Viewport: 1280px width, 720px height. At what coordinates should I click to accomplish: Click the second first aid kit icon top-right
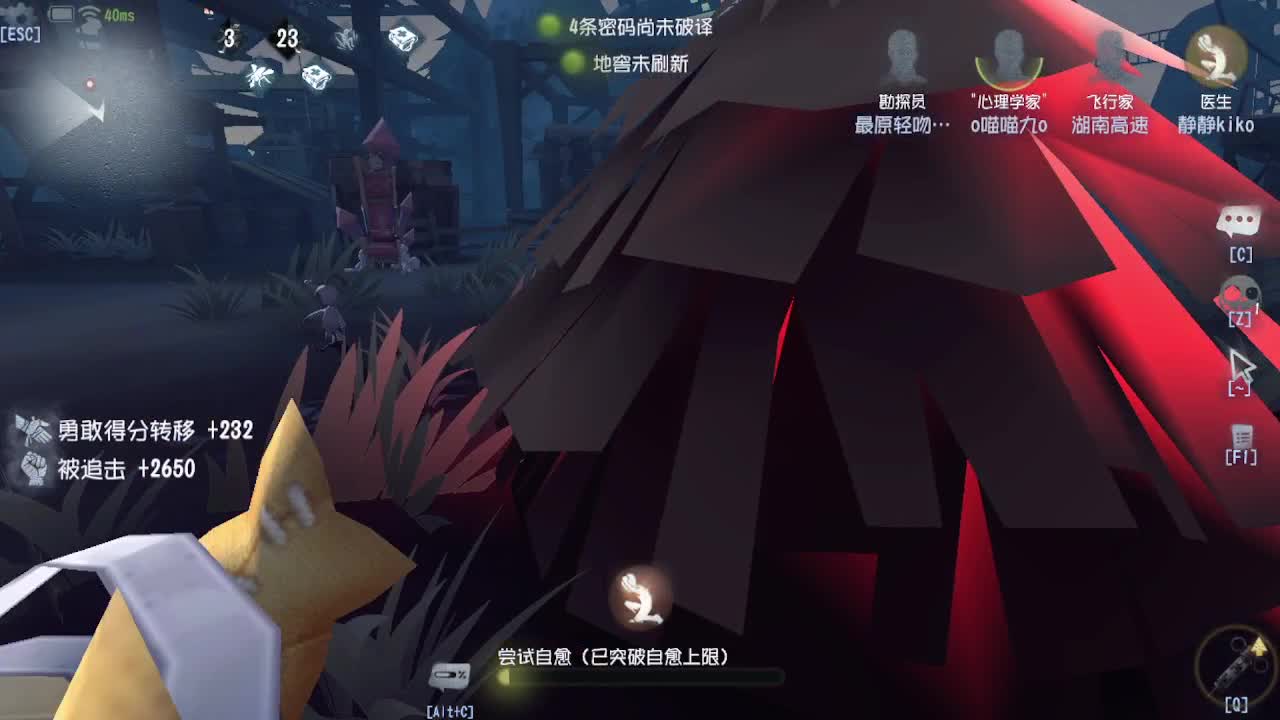403,38
